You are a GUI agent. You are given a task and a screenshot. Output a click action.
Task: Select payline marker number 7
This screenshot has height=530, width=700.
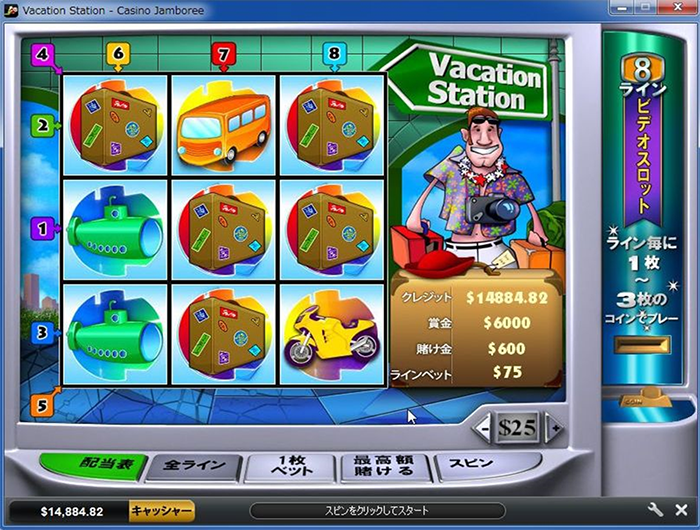[x=224, y=54]
